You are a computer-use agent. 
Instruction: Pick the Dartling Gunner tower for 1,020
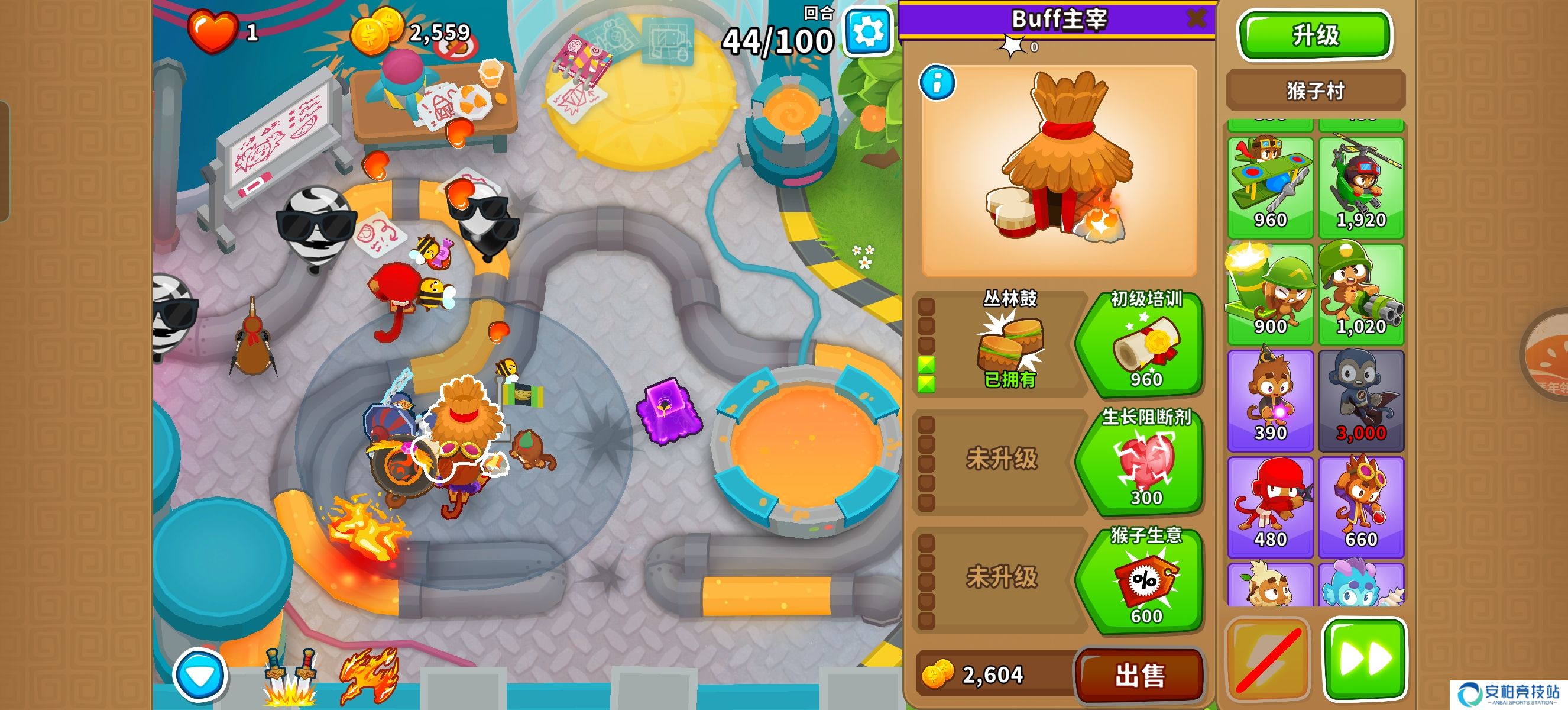[x=1361, y=294]
